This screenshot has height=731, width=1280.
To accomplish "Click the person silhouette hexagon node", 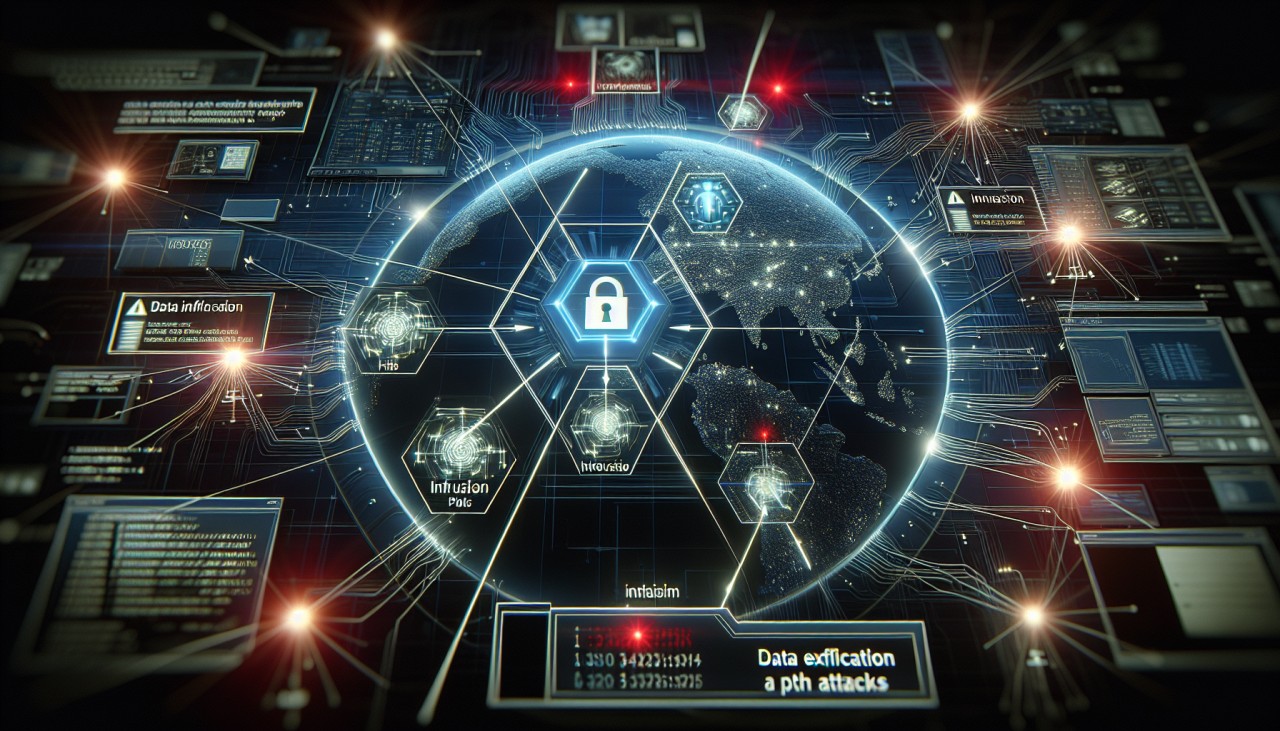I will pos(707,205).
